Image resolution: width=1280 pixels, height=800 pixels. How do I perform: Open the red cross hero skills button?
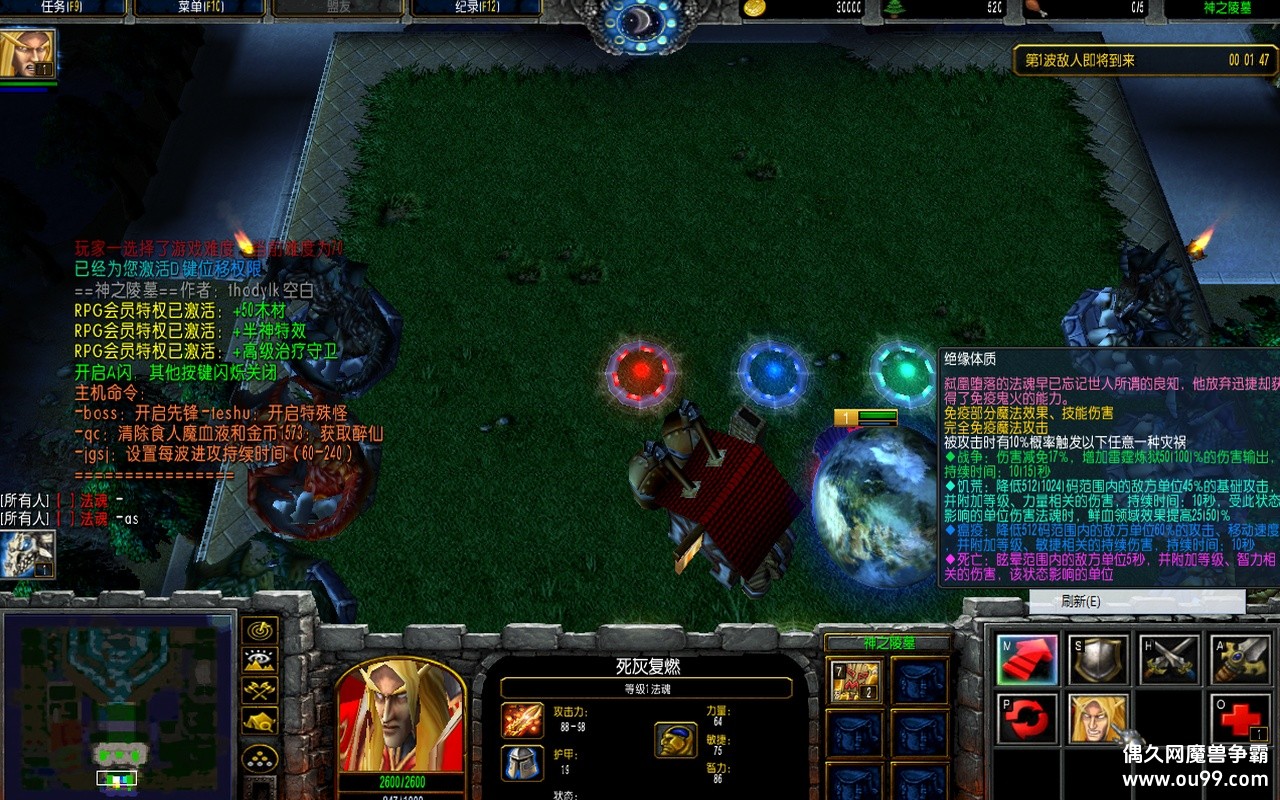[x=1240, y=719]
